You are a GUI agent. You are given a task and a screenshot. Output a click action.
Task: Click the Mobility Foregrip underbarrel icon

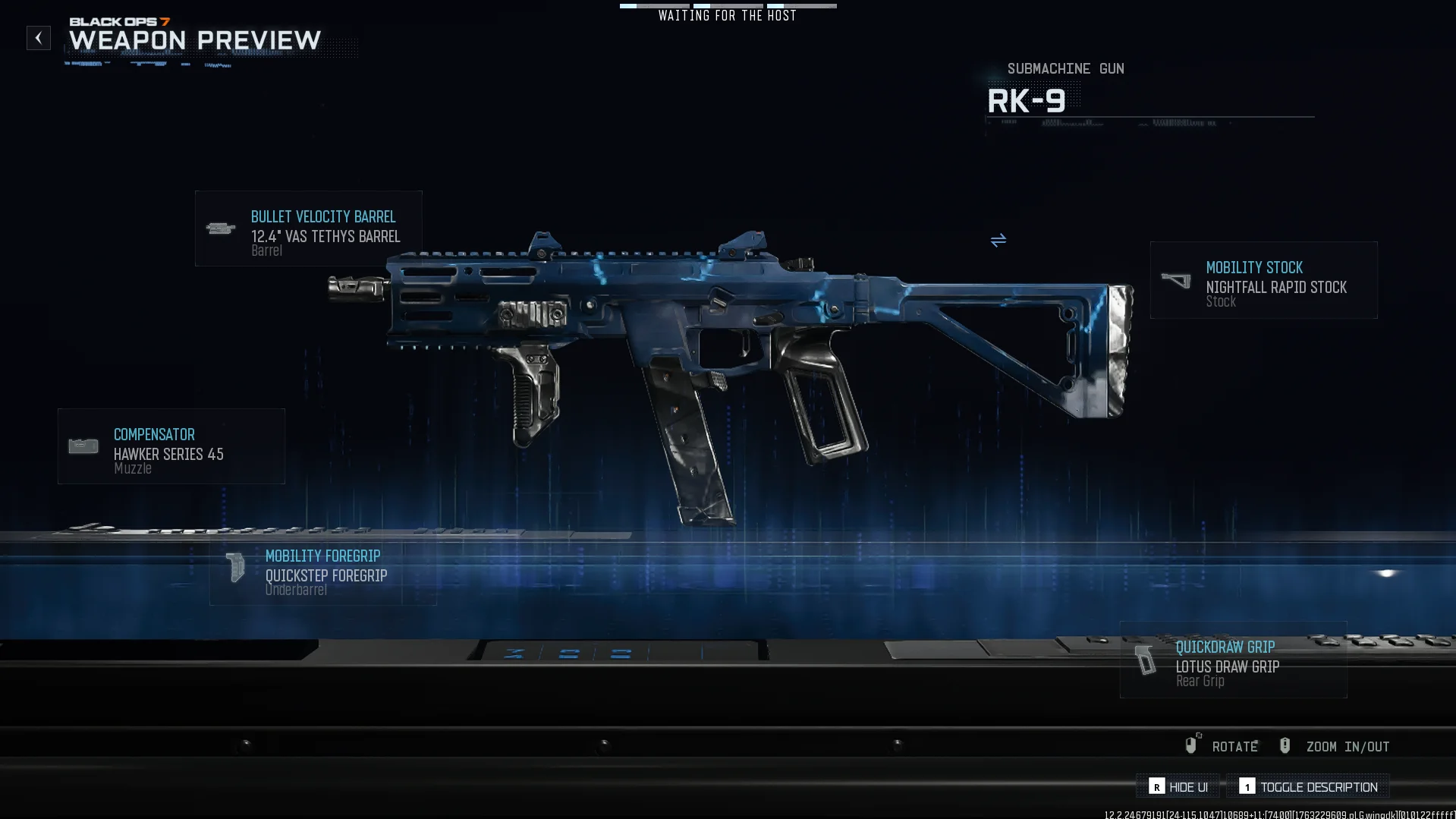point(234,568)
